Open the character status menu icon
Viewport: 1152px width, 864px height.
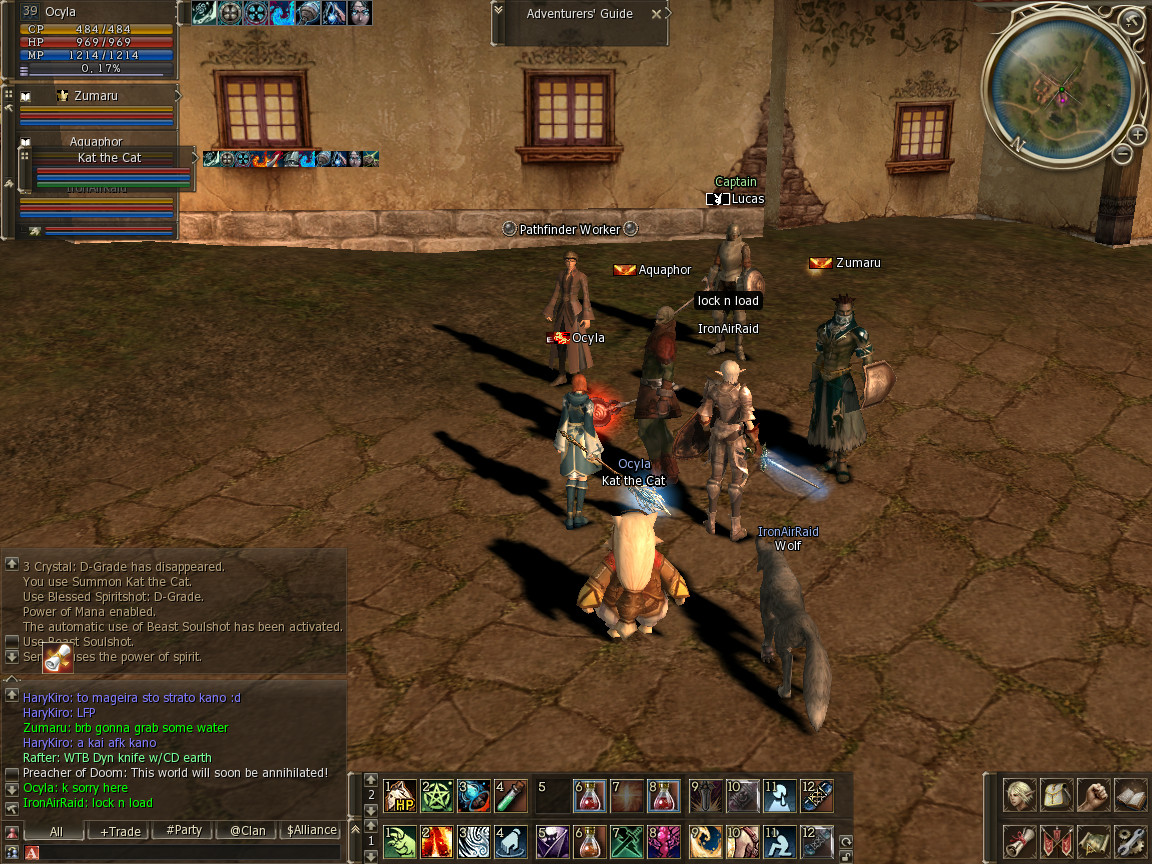[1021, 796]
